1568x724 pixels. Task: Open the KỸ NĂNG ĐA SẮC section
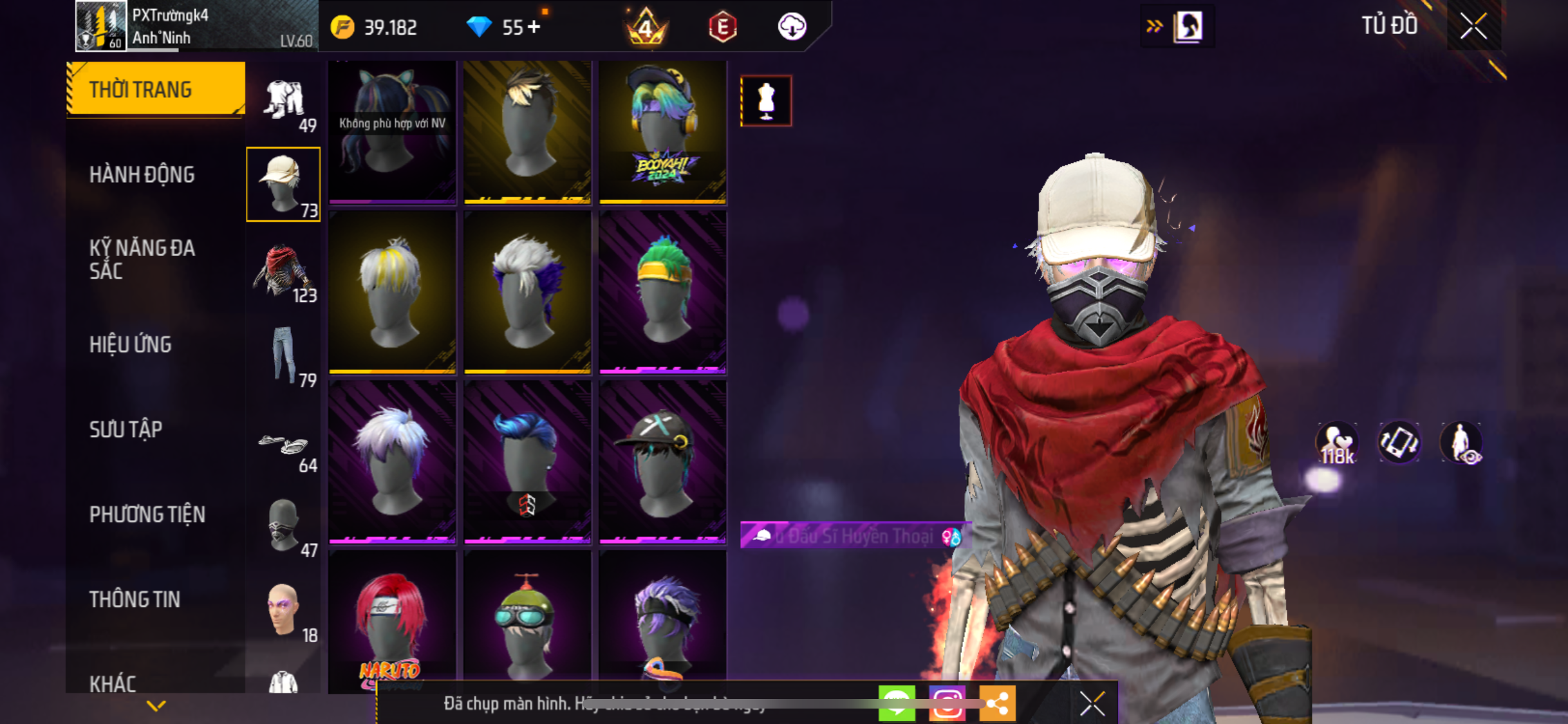click(x=142, y=259)
